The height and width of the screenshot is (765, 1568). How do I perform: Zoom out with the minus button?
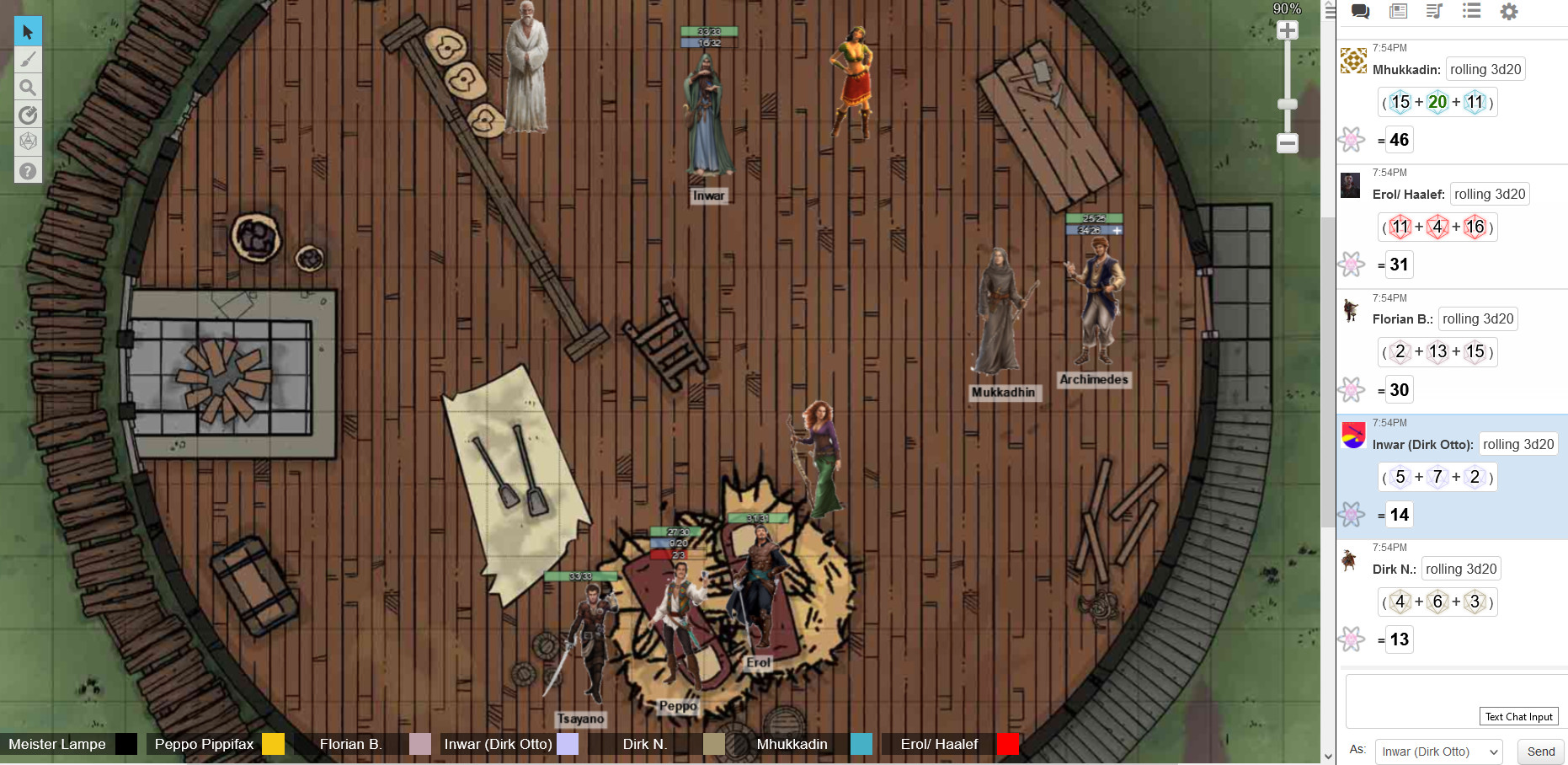click(1287, 143)
